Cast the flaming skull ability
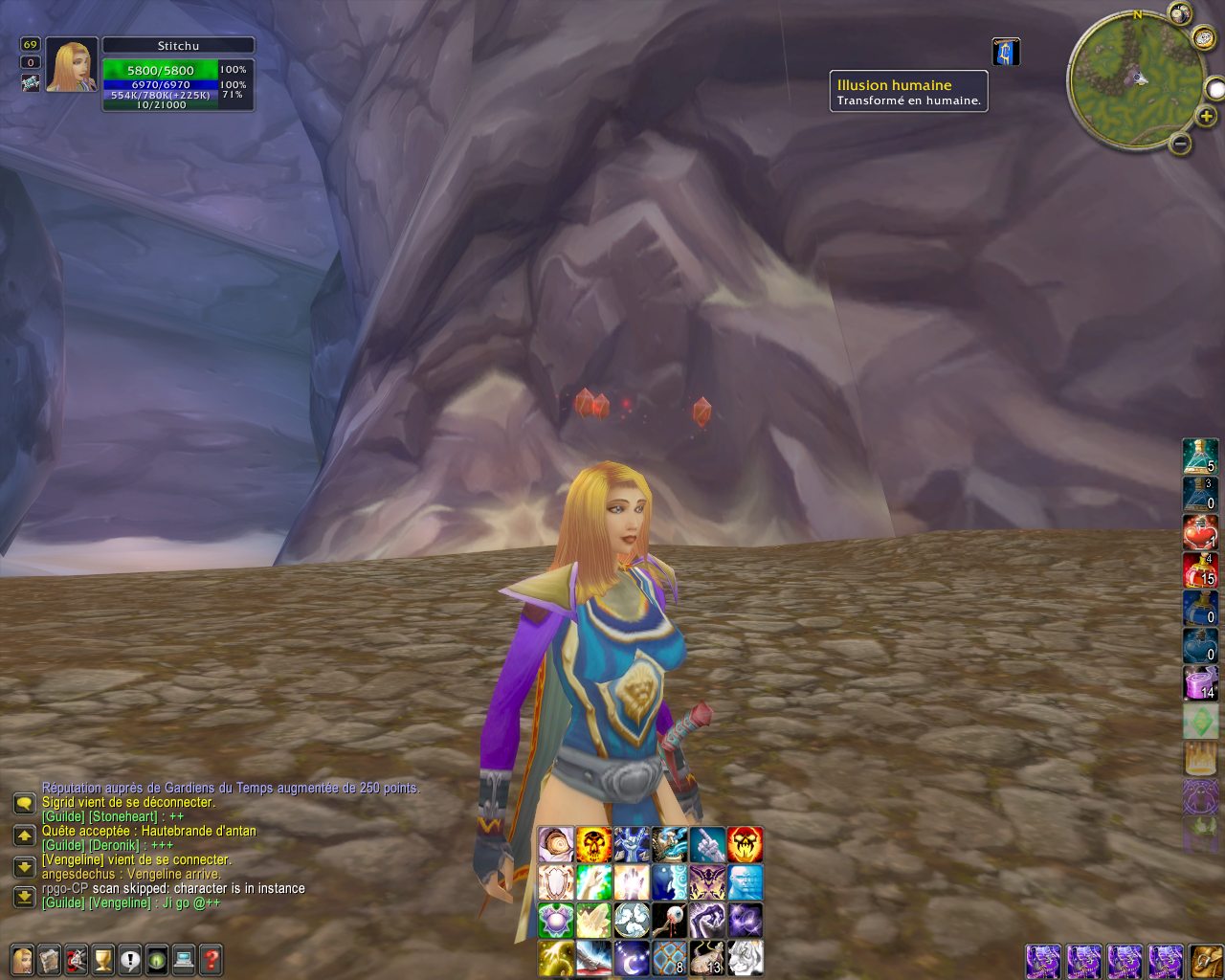This screenshot has width=1225, height=980. pos(593,844)
